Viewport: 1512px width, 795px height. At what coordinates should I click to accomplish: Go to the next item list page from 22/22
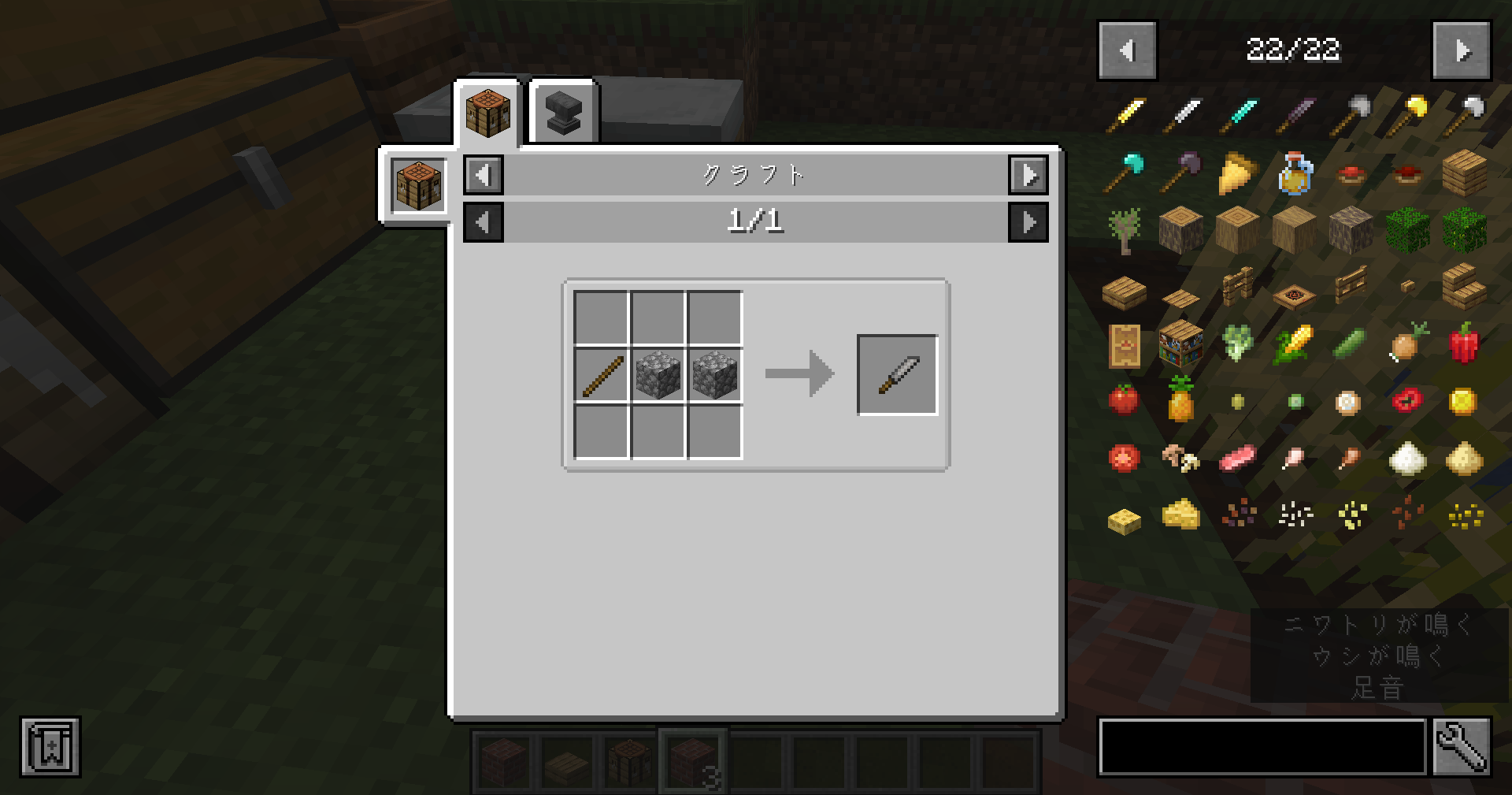[x=1462, y=51]
